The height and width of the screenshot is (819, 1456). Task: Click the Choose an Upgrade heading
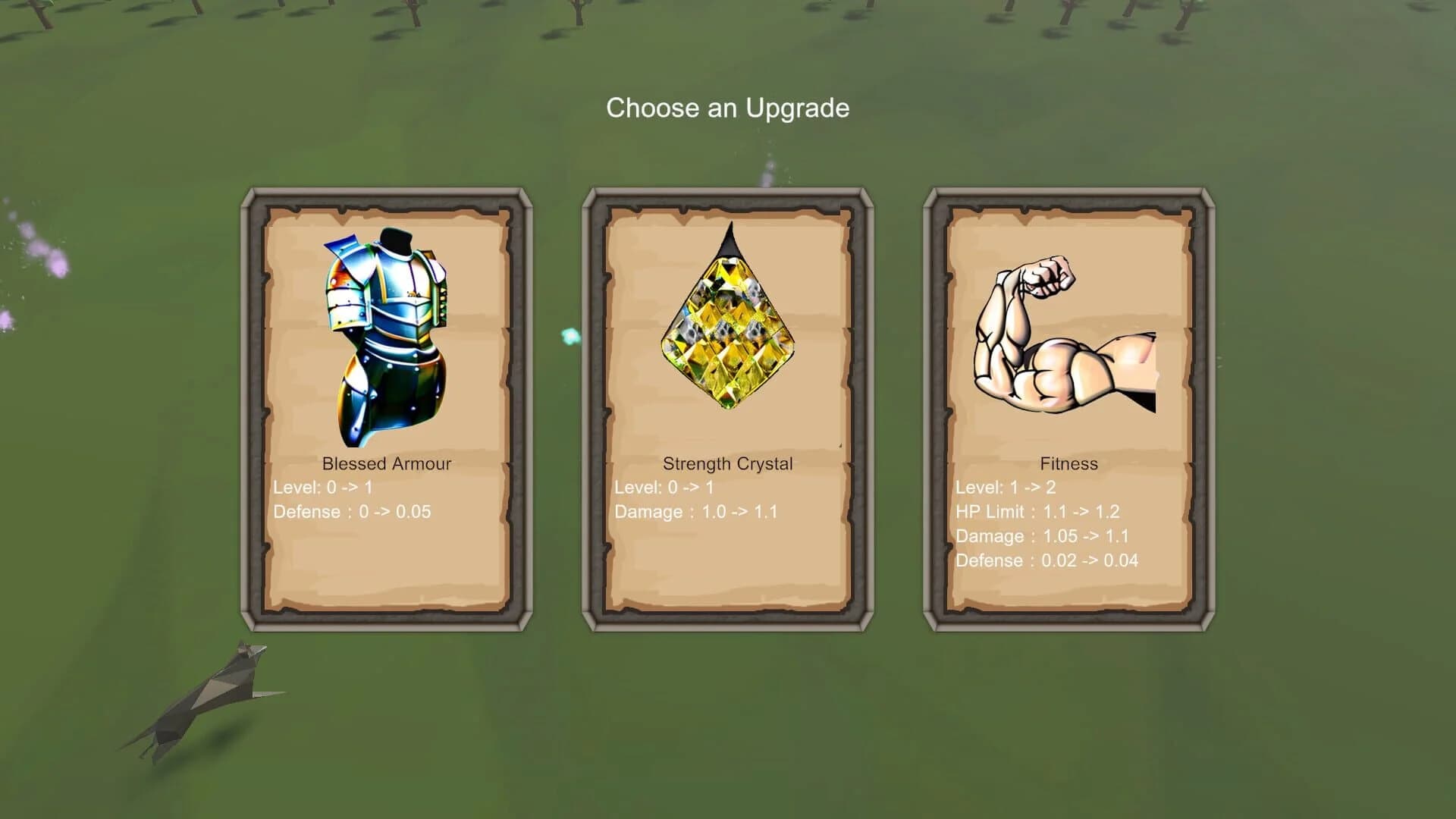click(726, 108)
